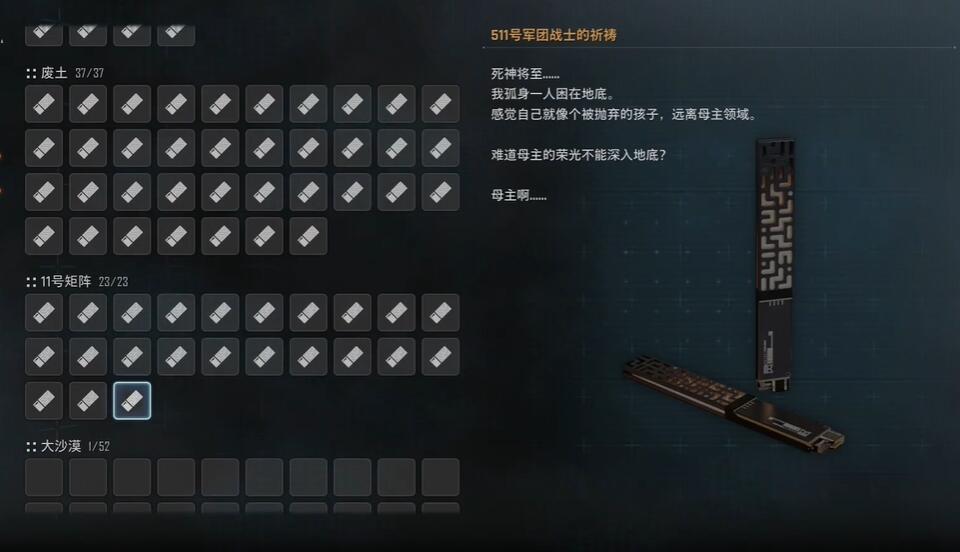Screen dimensions: 960x552
Task: Select the last memory stick in 废土 section
Action: click(308, 236)
